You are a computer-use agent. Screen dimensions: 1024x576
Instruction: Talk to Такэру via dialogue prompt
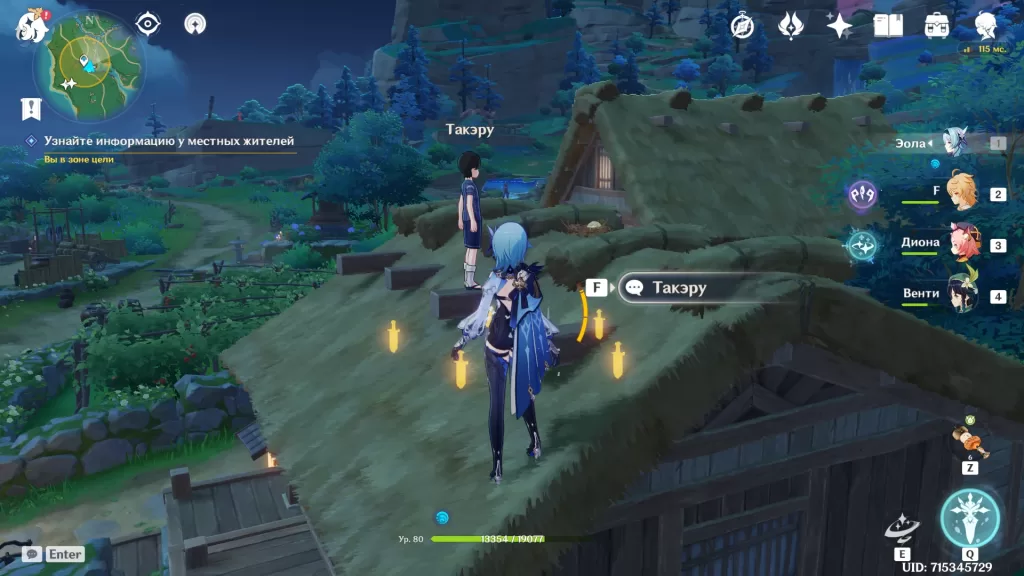click(679, 288)
